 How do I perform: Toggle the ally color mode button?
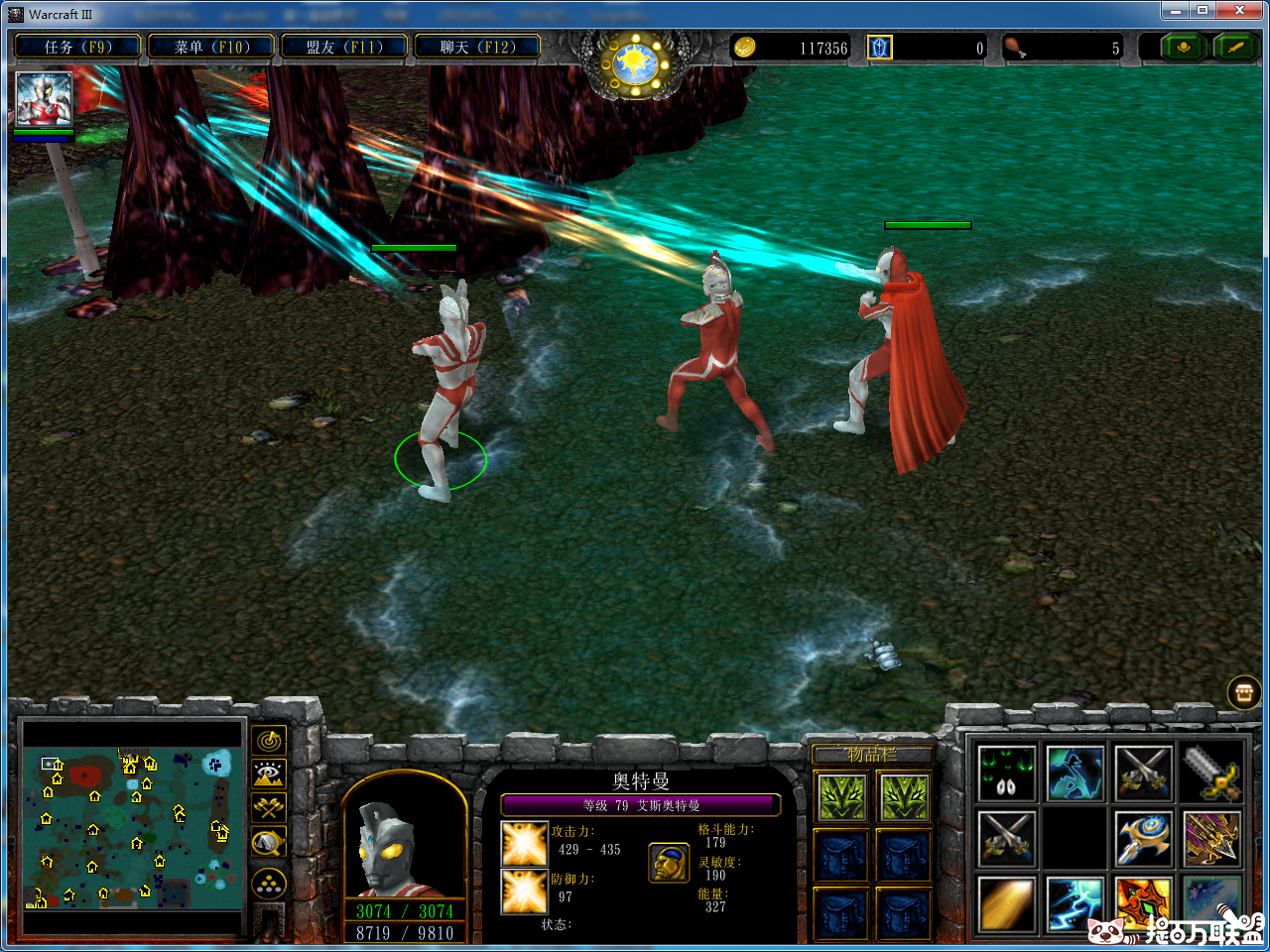pyautogui.click(x=269, y=808)
